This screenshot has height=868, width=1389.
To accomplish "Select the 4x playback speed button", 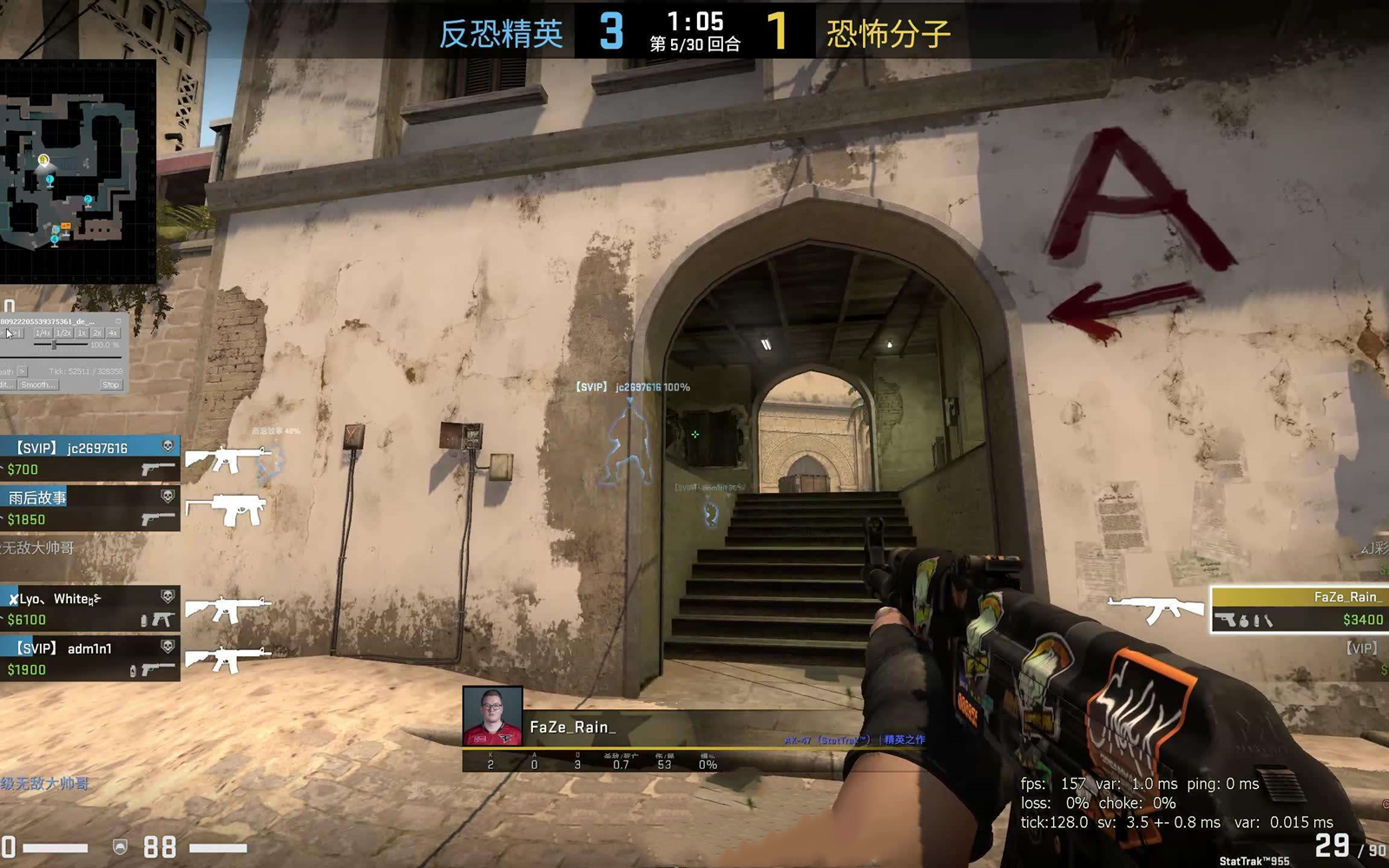I will [113, 333].
